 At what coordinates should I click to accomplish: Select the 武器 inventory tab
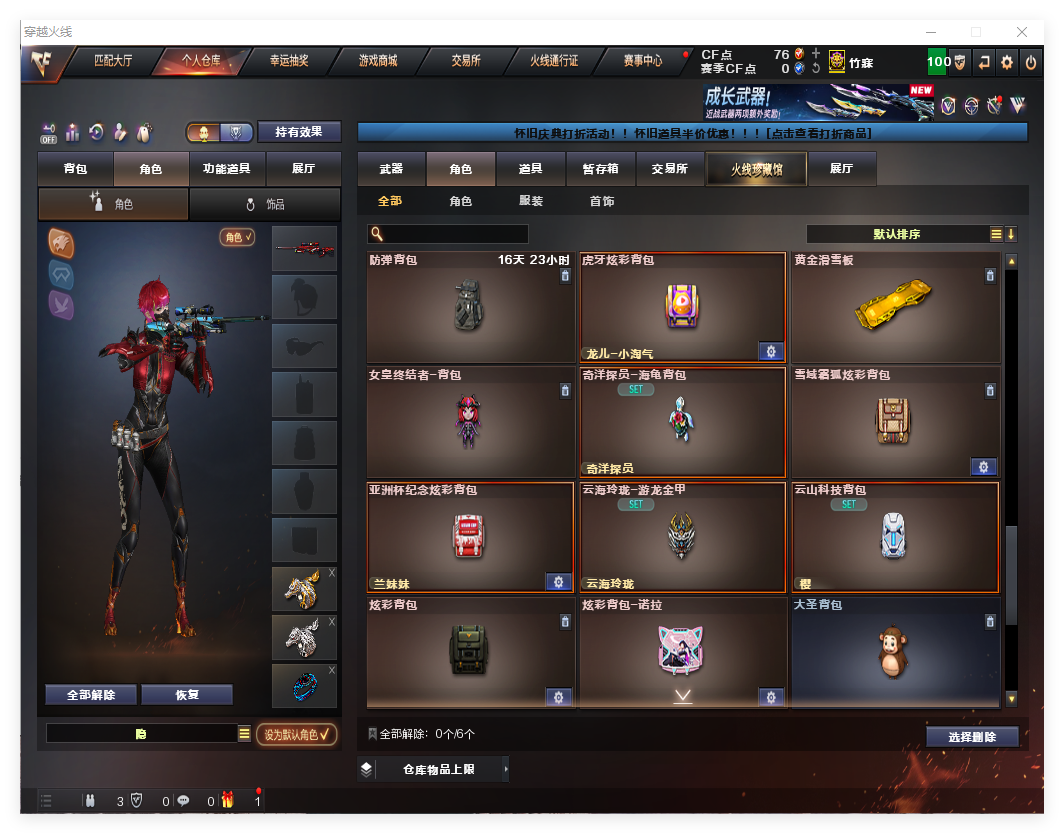[392, 169]
